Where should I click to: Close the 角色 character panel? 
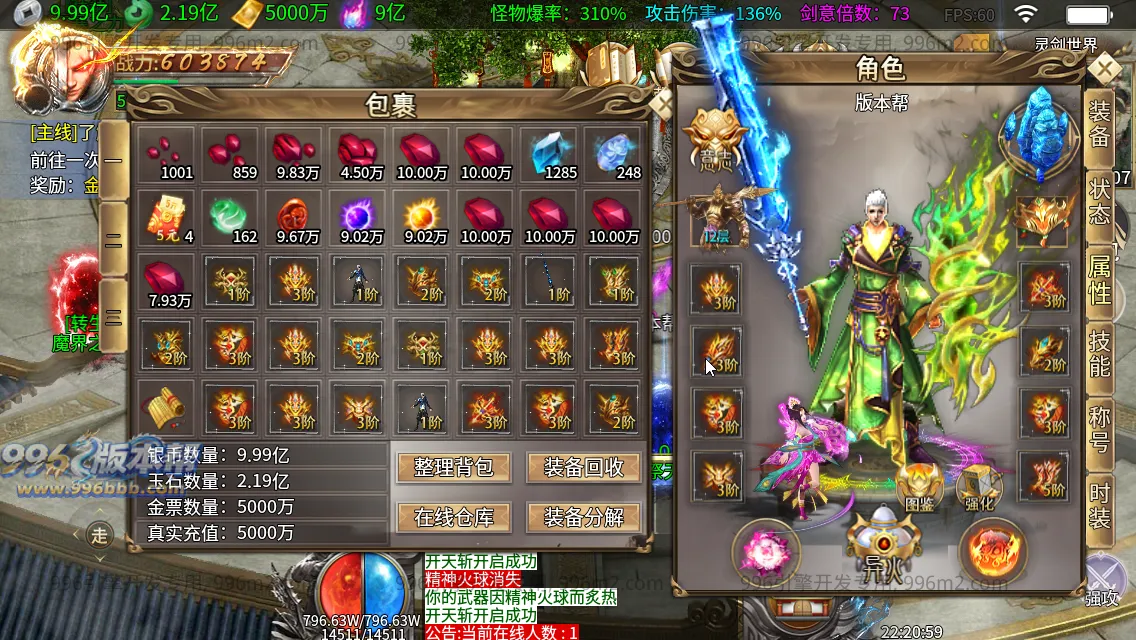[1104, 70]
